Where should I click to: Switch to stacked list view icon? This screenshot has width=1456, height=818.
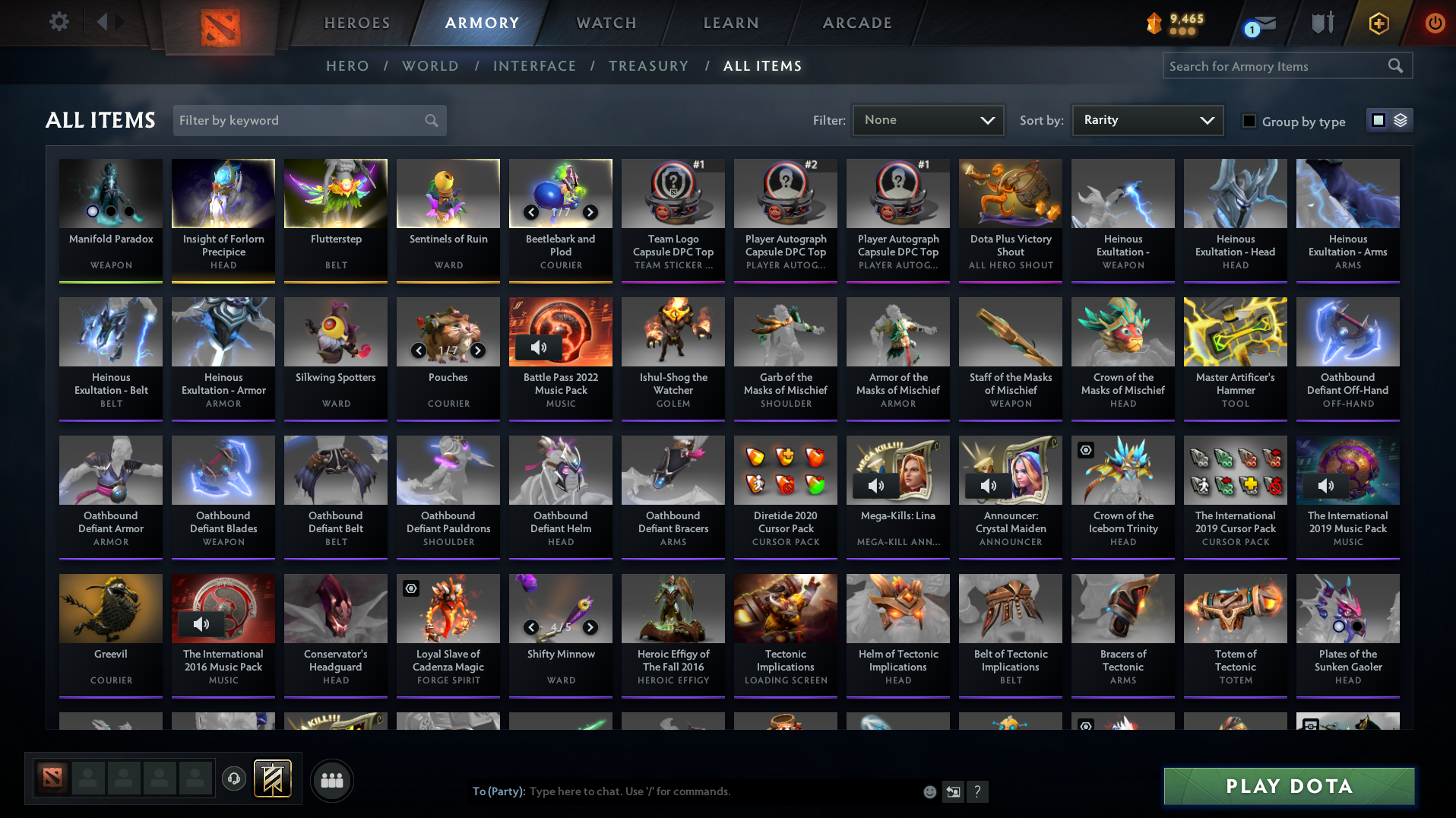tap(1399, 119)
